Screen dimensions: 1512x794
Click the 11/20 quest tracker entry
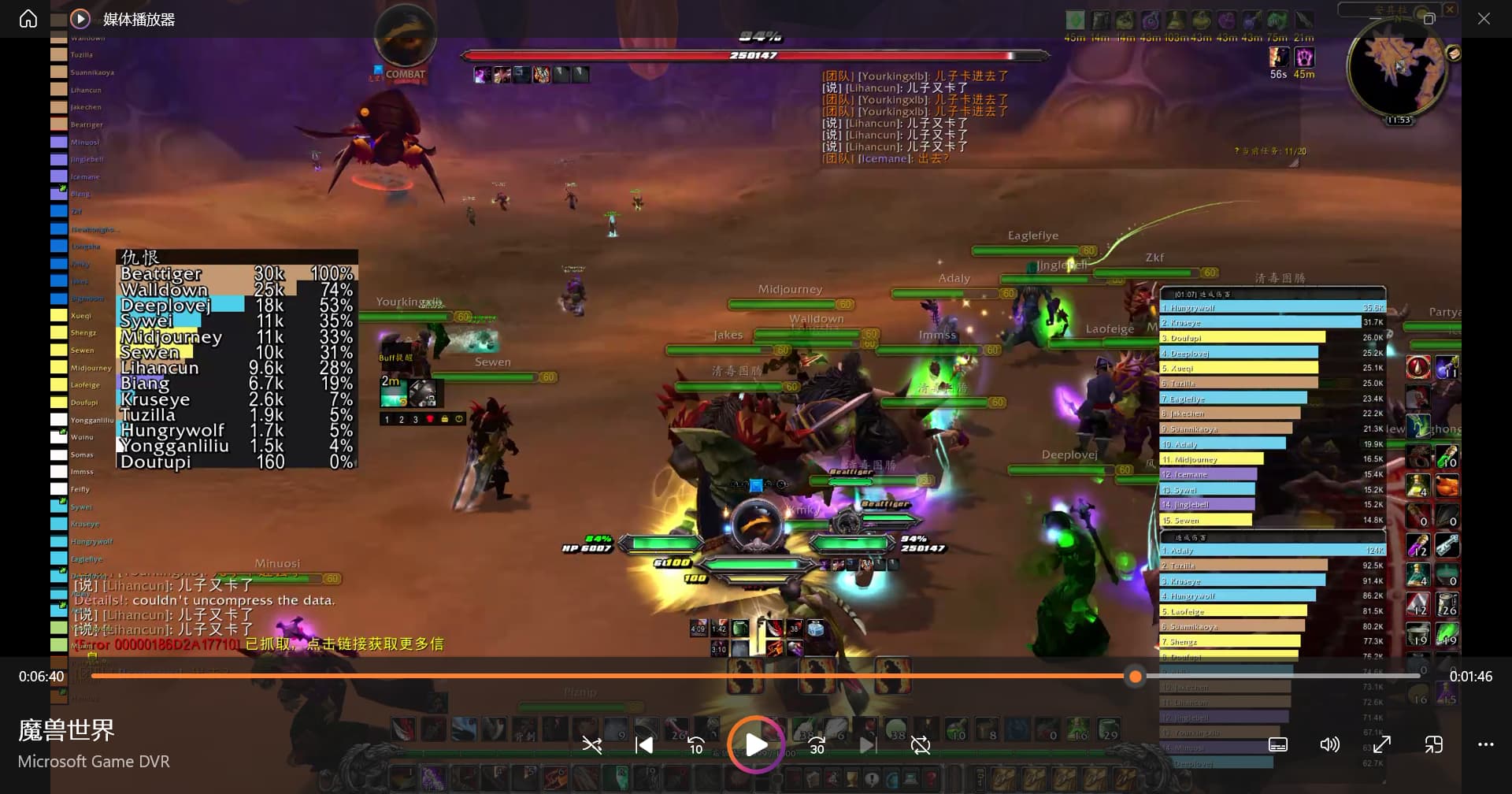[1273, 151]
